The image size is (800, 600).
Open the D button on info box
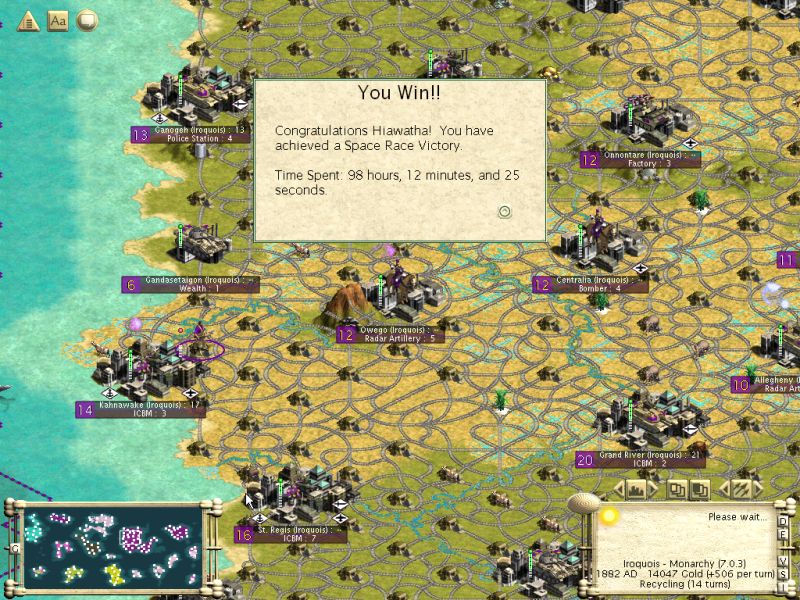point(783,521)
